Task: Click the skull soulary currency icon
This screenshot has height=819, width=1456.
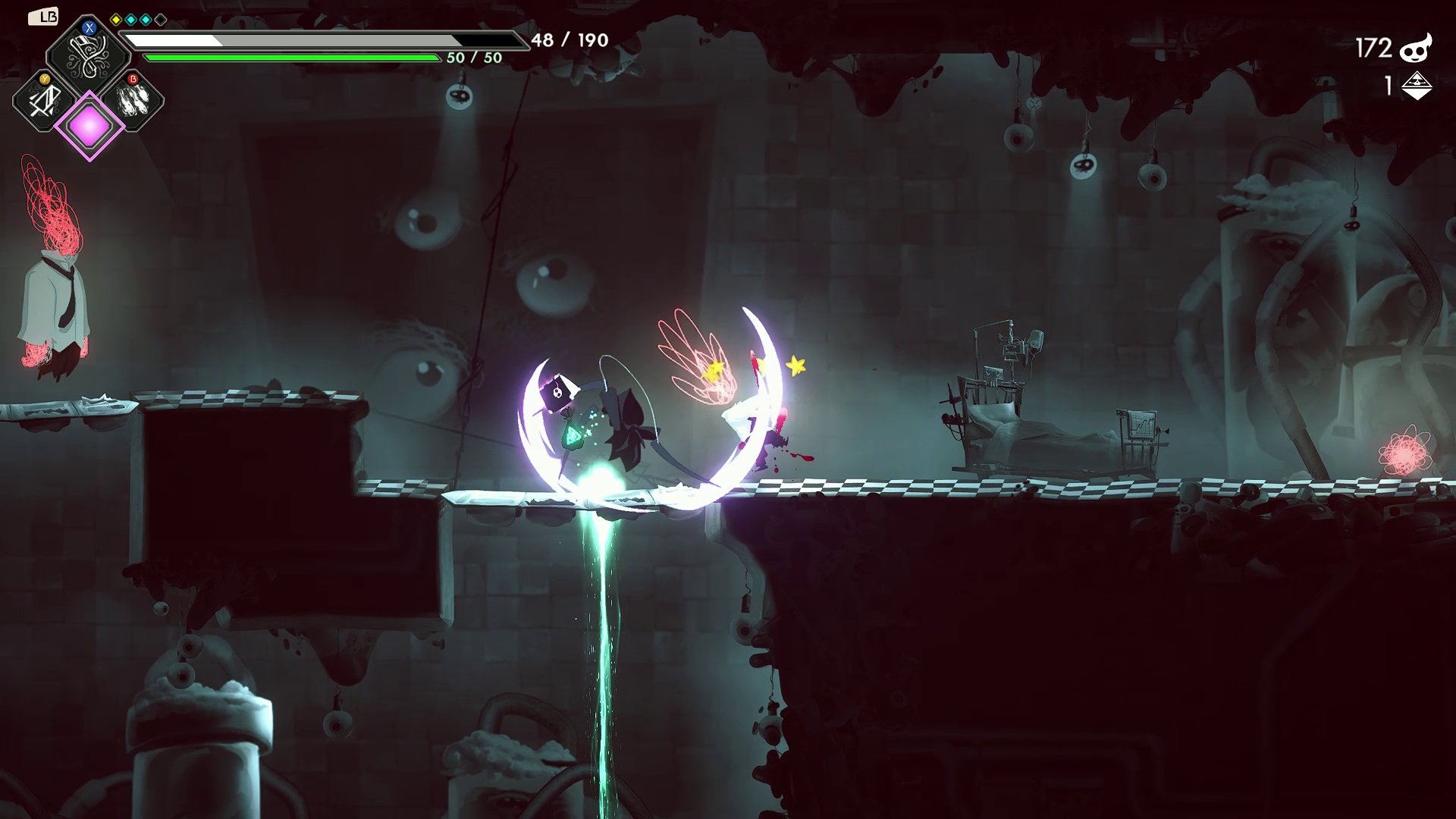Action: (x=1415, y=49)
